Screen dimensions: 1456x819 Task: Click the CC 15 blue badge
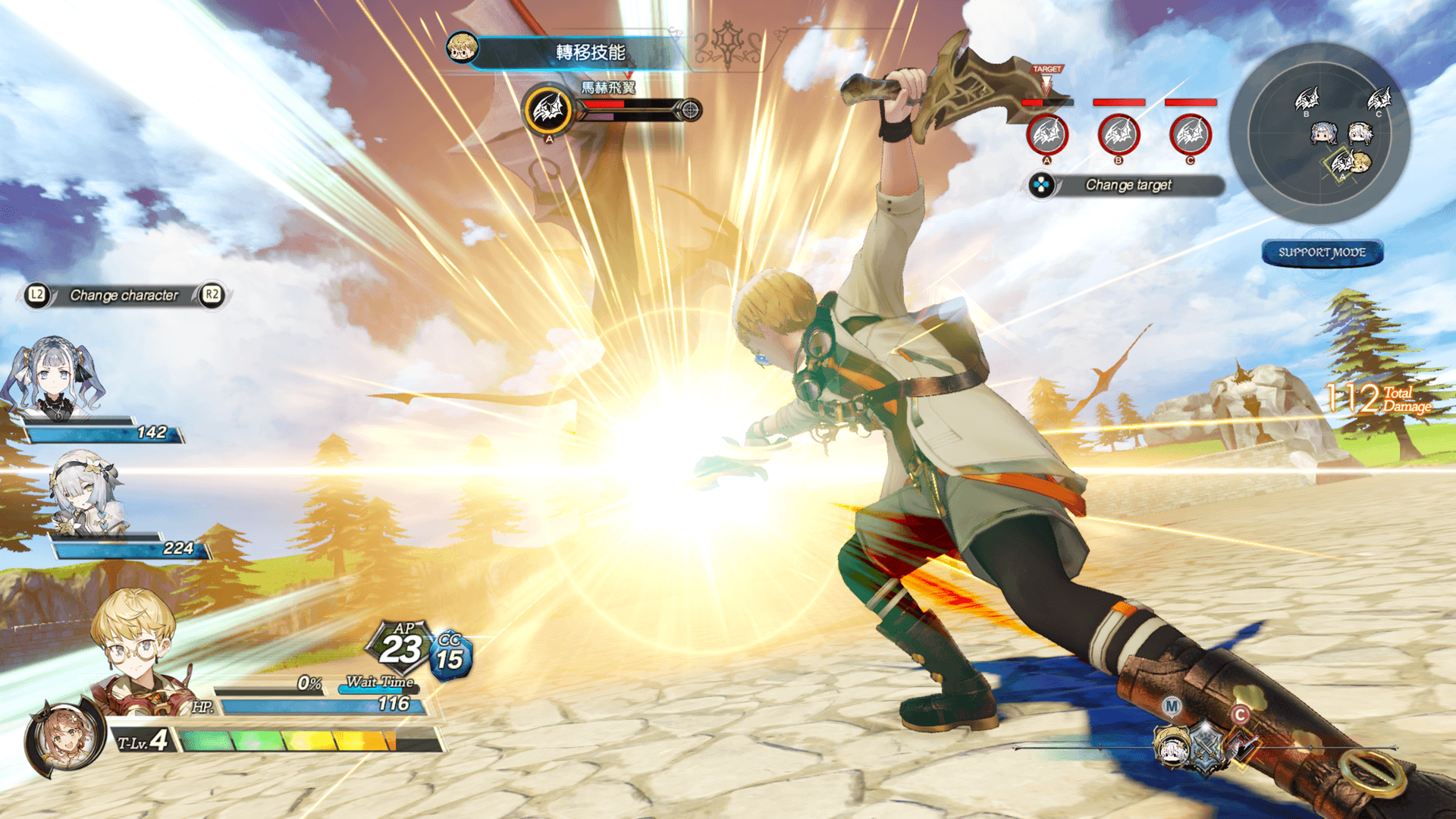click(450, 655)
